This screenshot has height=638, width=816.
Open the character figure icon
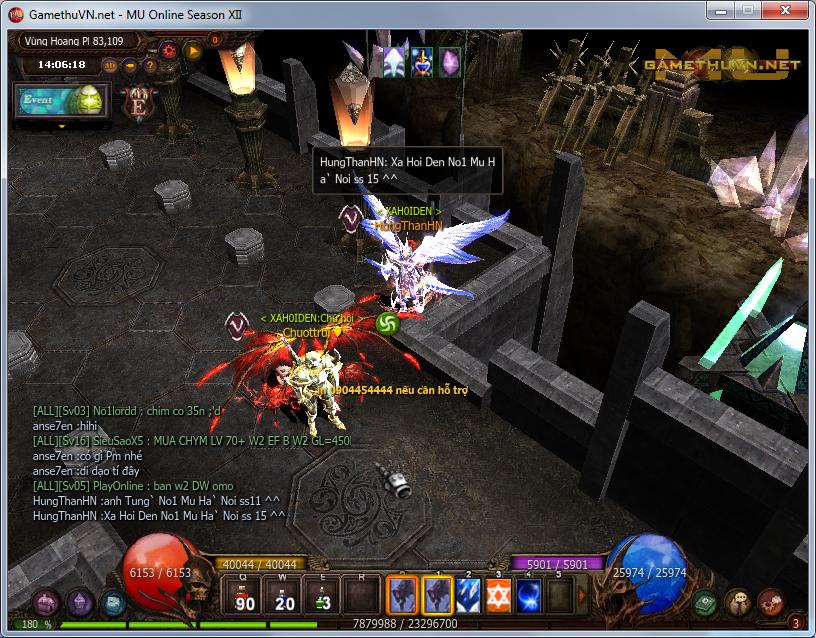point(738,602)
